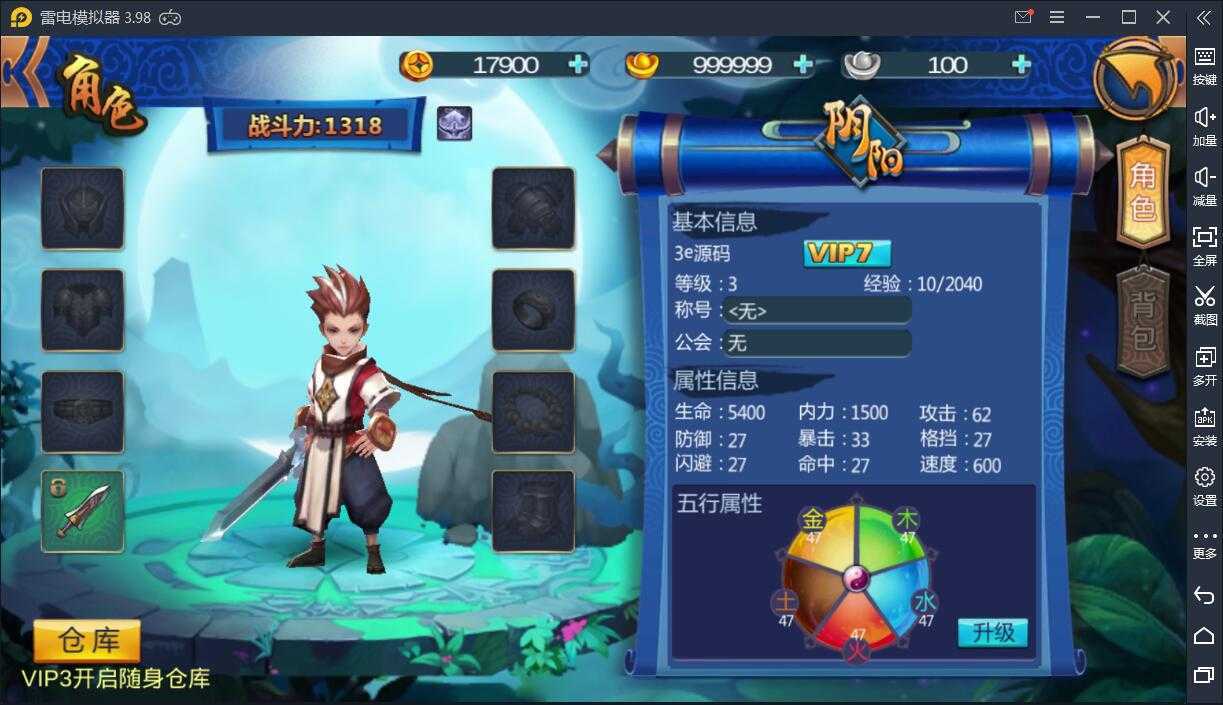This screenshot has width=1223, height=705.
Task: Click the VIP7 badge
Action: [846, 253]
